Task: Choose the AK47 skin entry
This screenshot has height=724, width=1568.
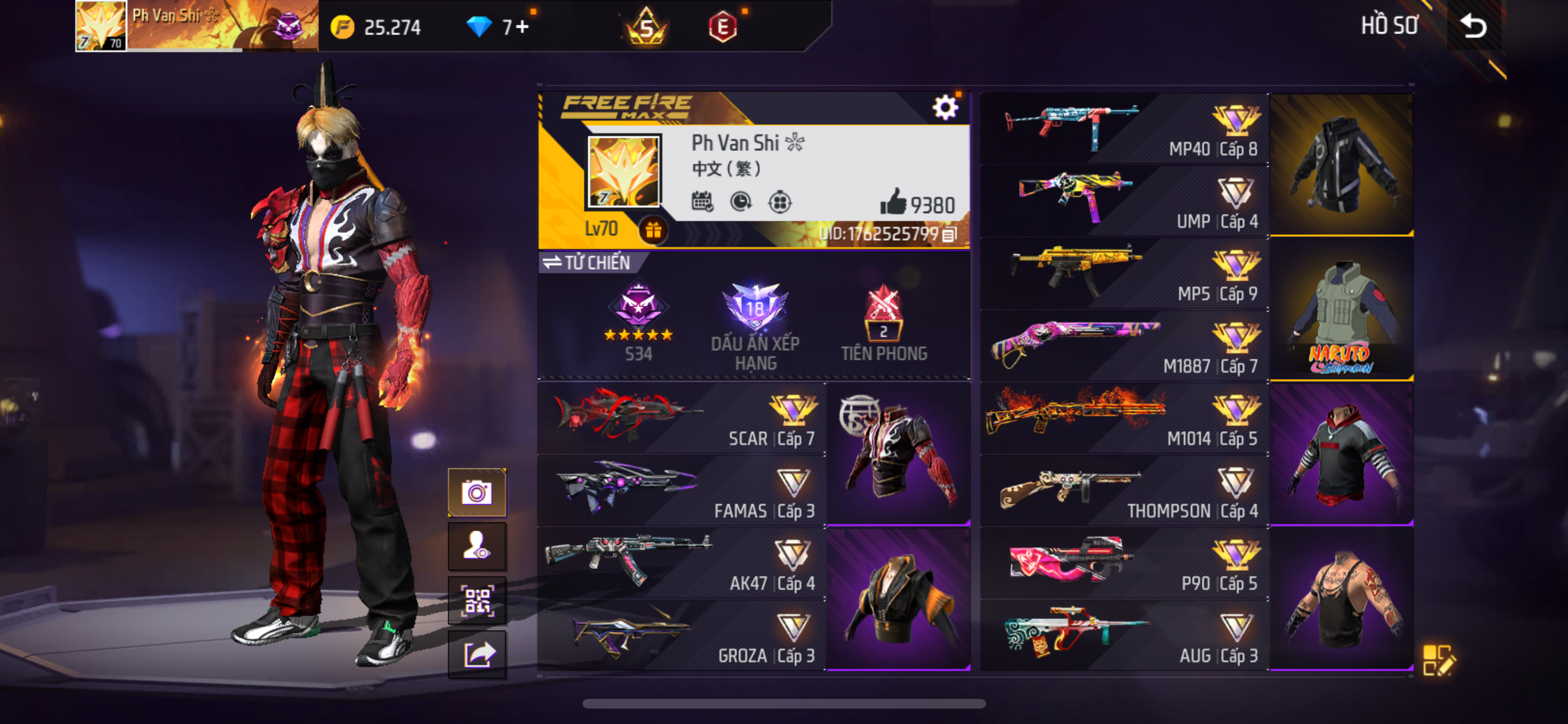Action: click(x=681, y=564)
